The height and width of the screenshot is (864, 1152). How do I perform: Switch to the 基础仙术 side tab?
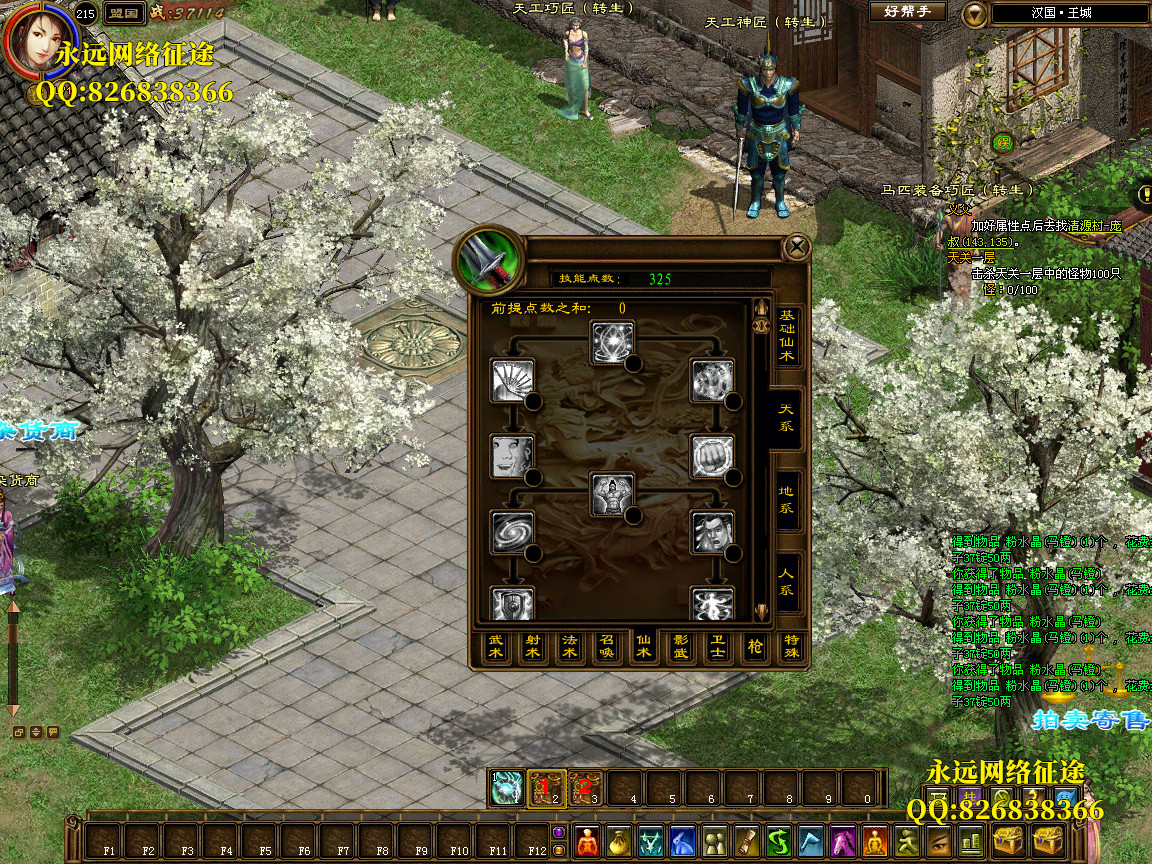coord(787,336)
